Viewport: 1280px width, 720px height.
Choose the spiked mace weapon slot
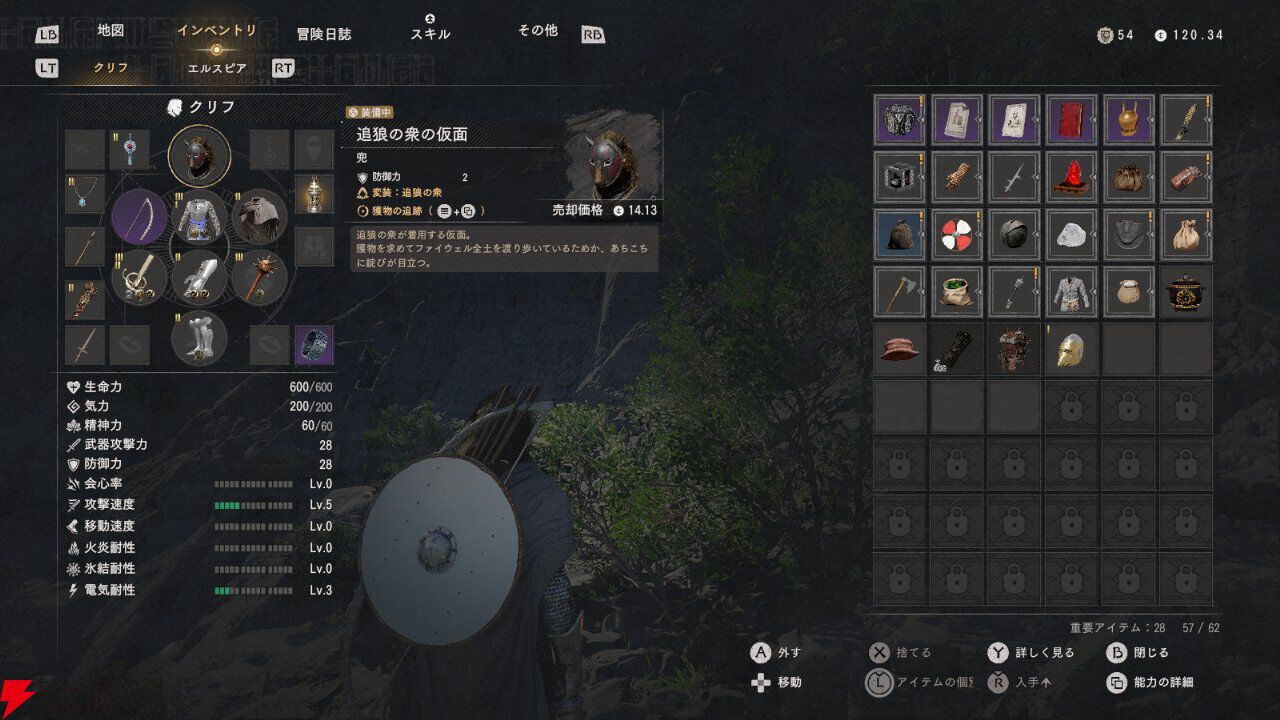coord(260,277)
